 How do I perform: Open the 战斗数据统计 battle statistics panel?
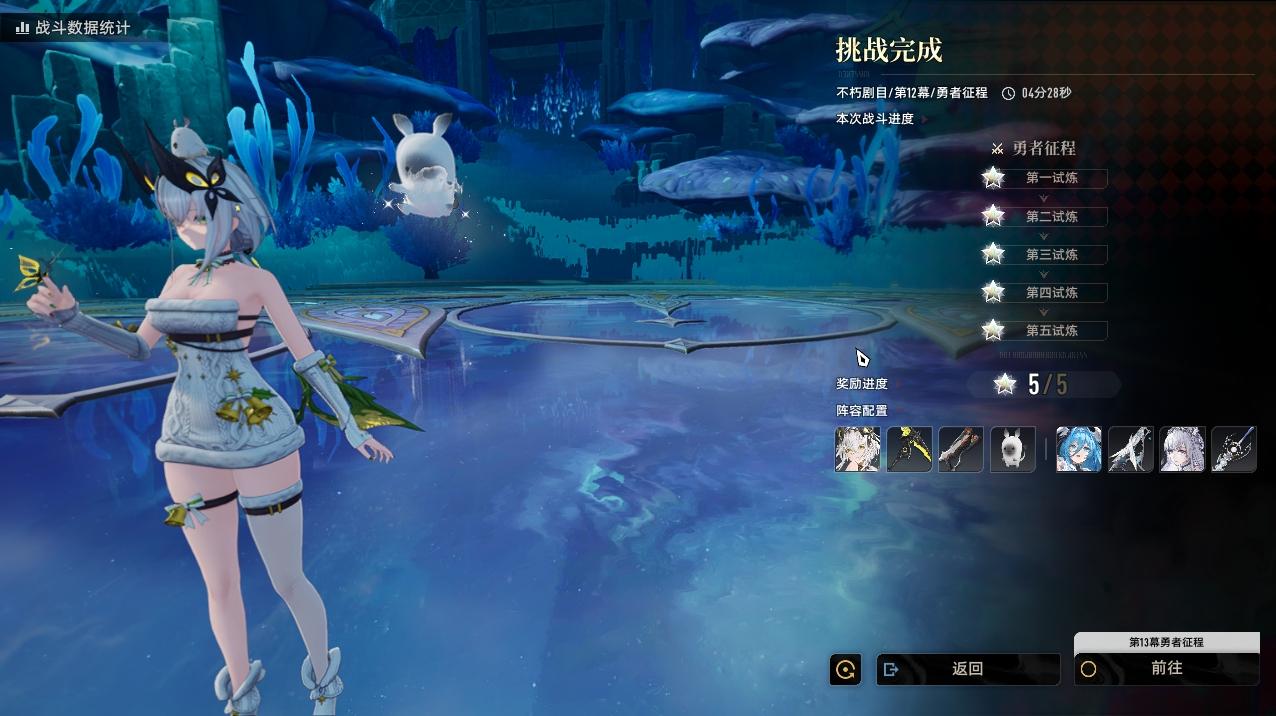click(72, 28)
